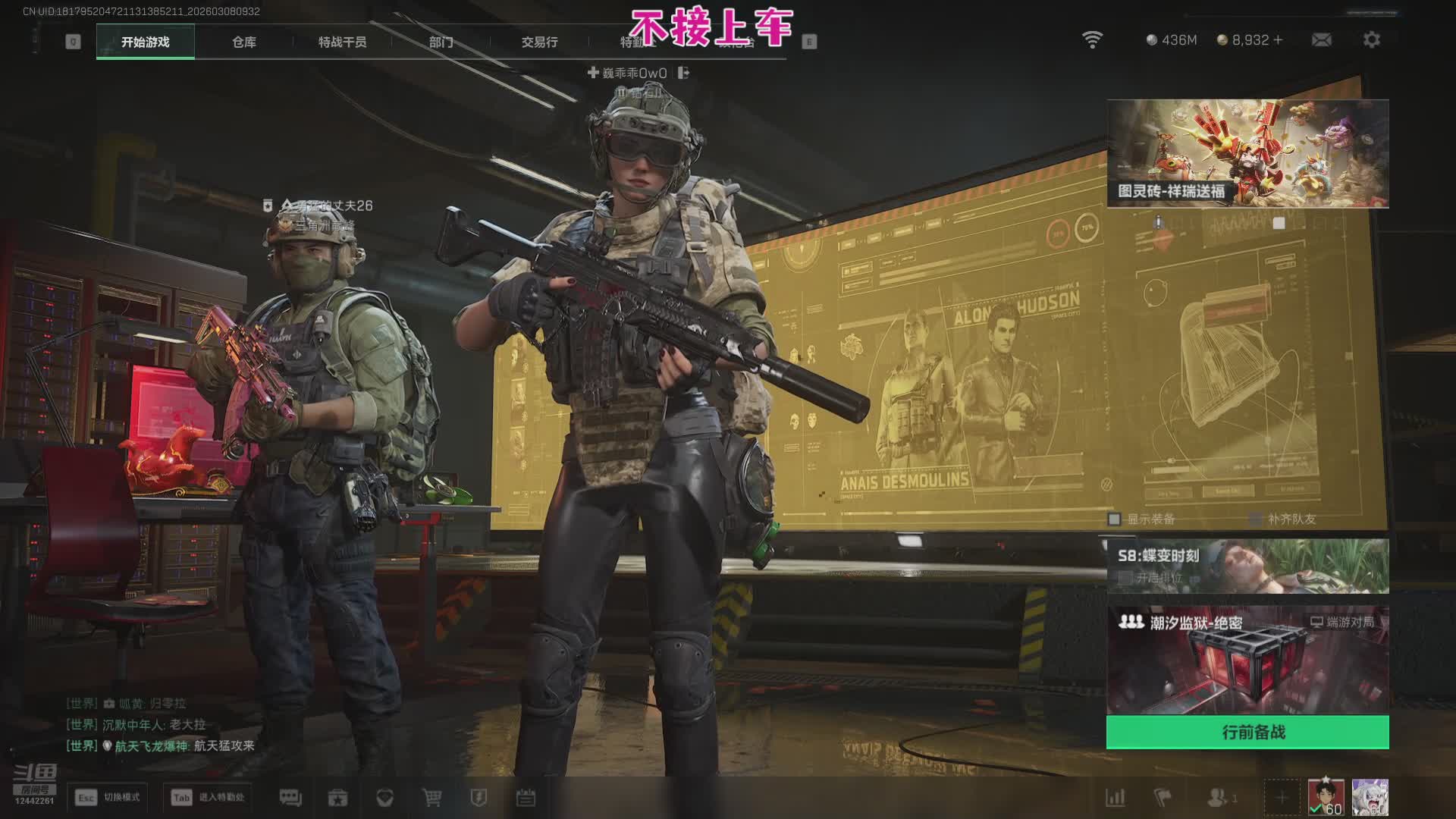Screen dimensions: 1456x819
Task: Open the 仓库 warehouse tab
Action: point(244,42)
